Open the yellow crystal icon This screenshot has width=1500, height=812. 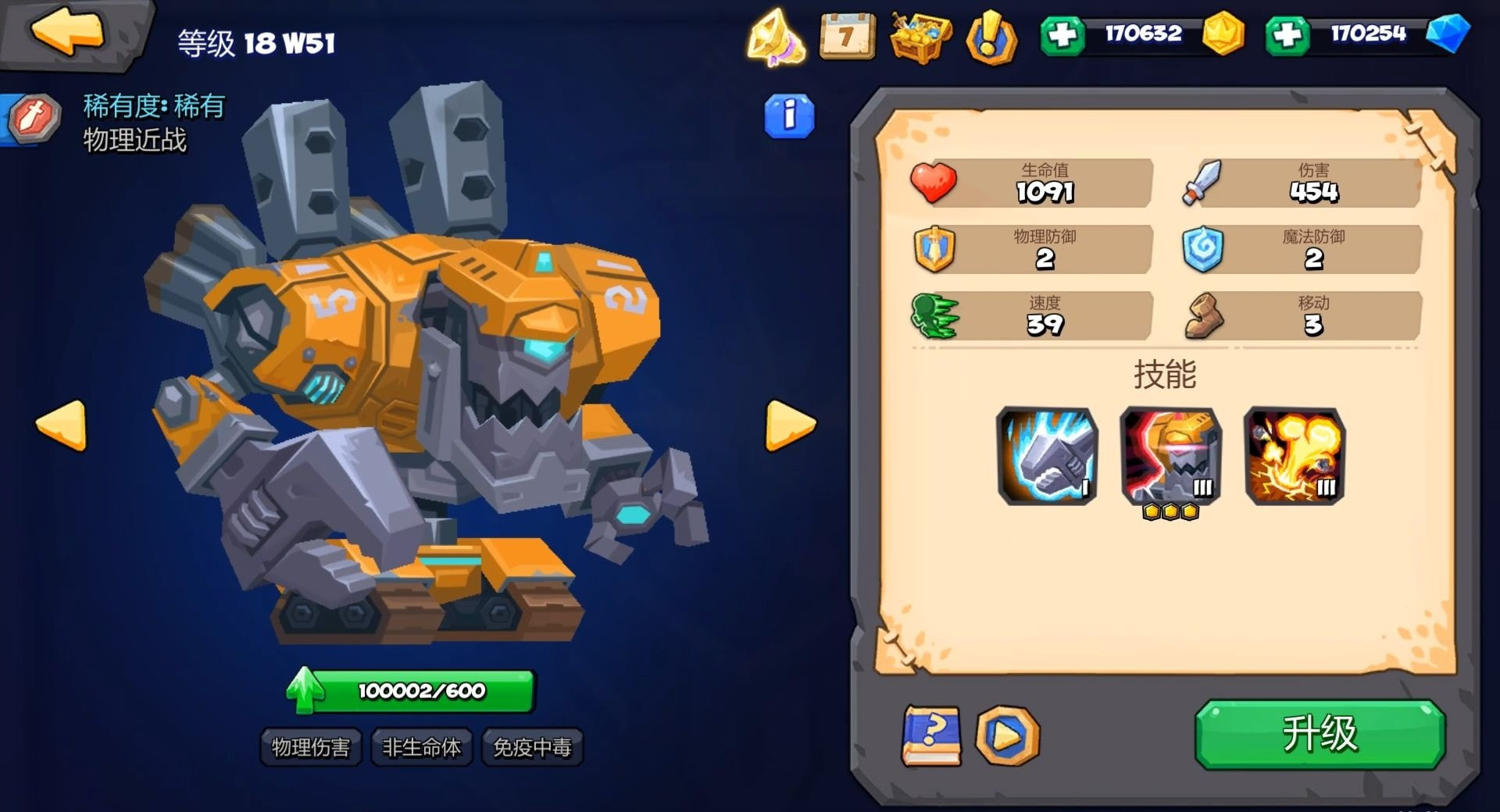pos(775,37)
